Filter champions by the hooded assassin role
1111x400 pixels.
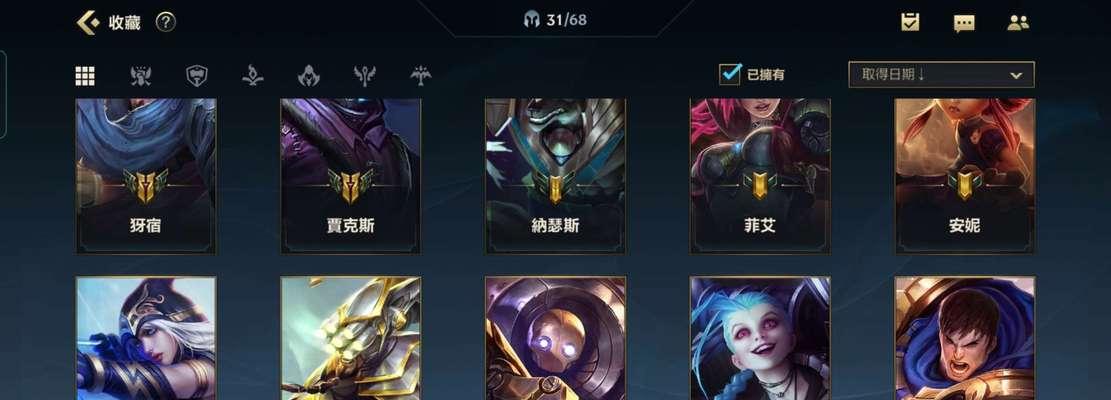309,76
